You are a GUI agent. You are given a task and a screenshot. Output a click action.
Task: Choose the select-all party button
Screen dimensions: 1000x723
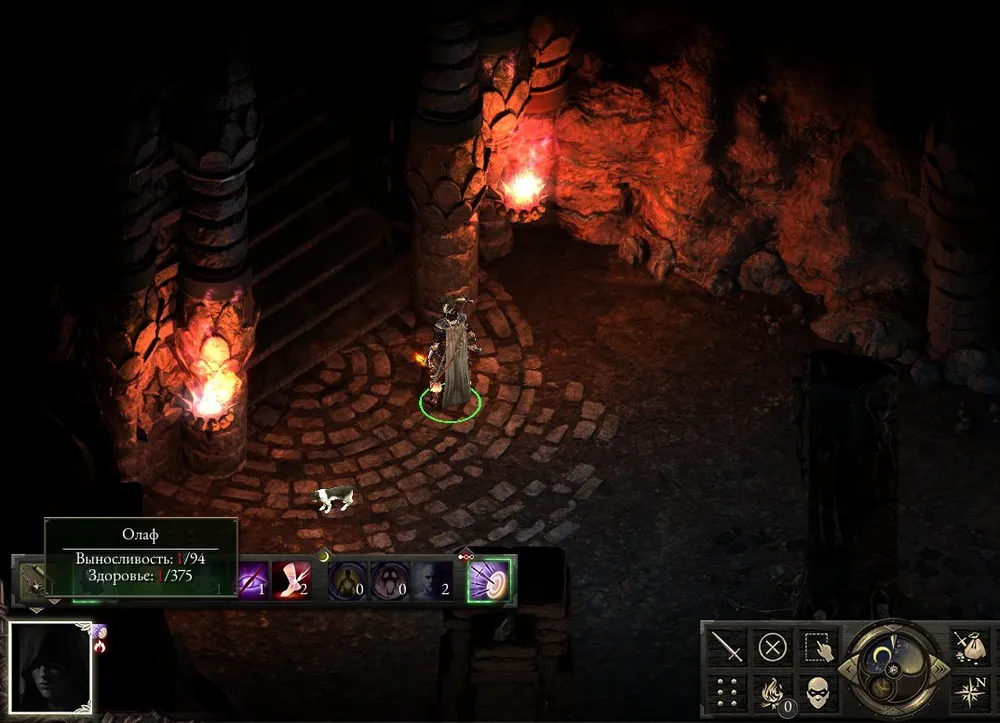click(x=818, y=647)
